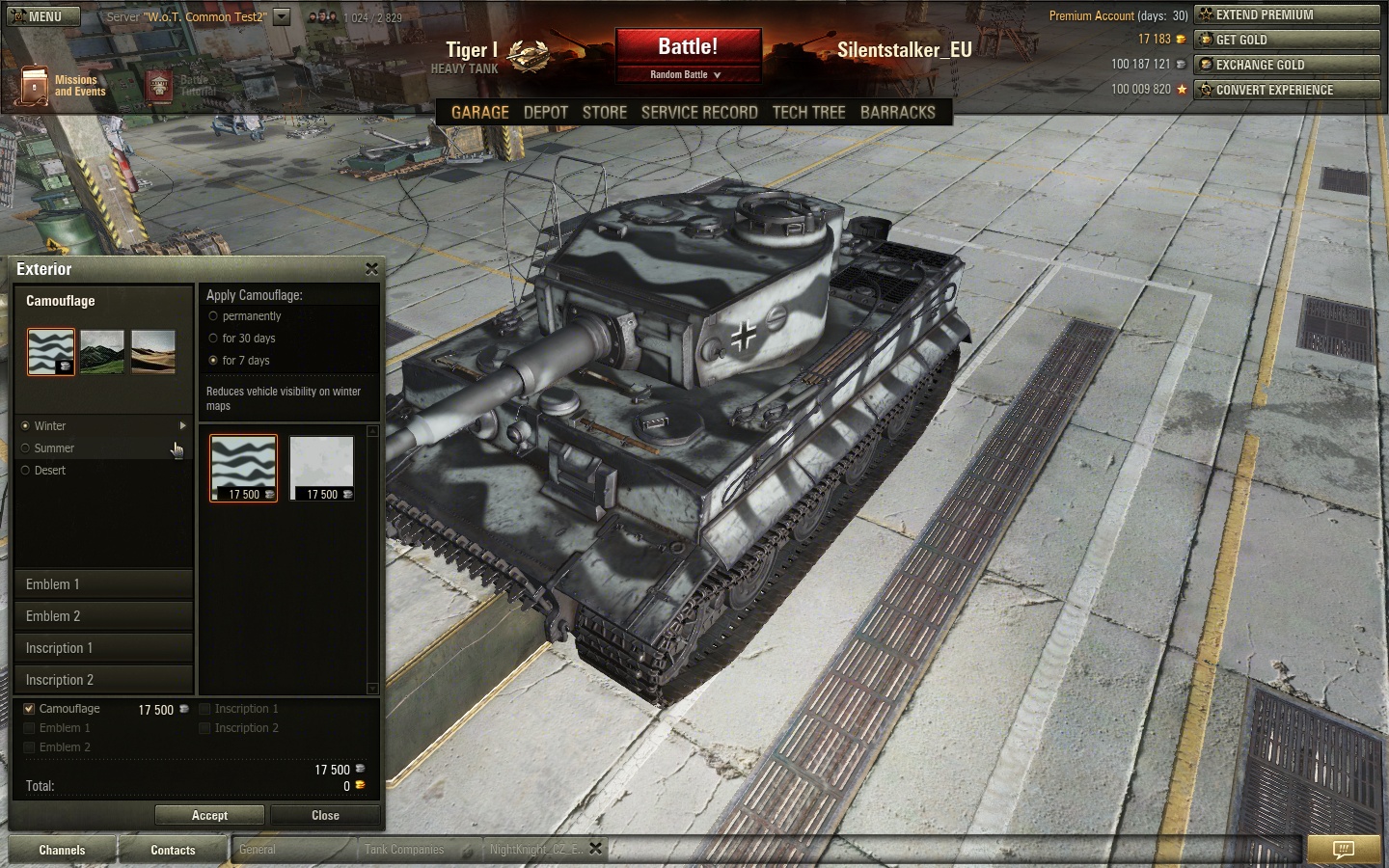The height and width of the screenshot is (868, 1389).
Task: Accept the camouflage purchase
Action: point(209,816)
